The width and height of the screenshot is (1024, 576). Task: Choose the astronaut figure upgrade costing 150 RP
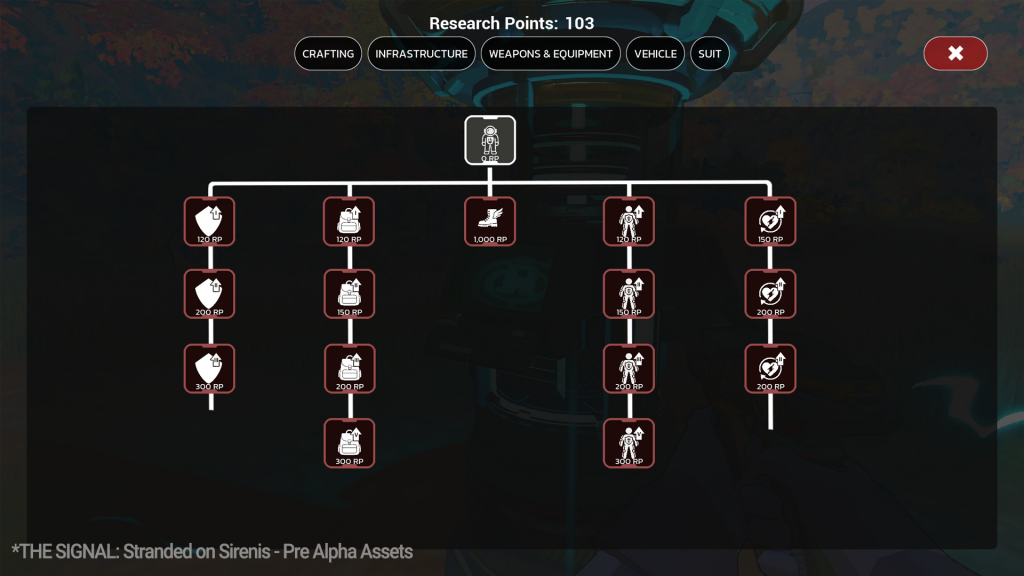[x=629, y=294]
